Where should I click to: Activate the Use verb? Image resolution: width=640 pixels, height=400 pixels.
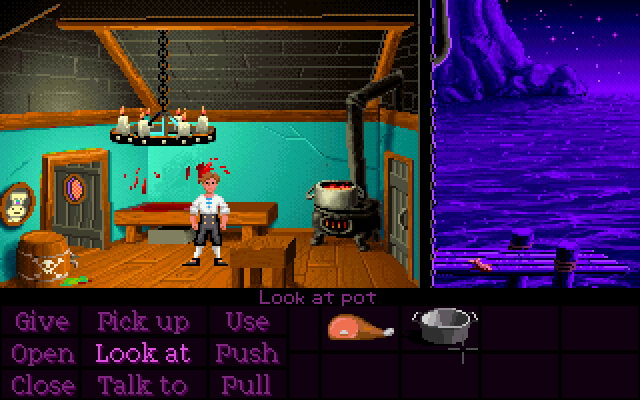246,322
